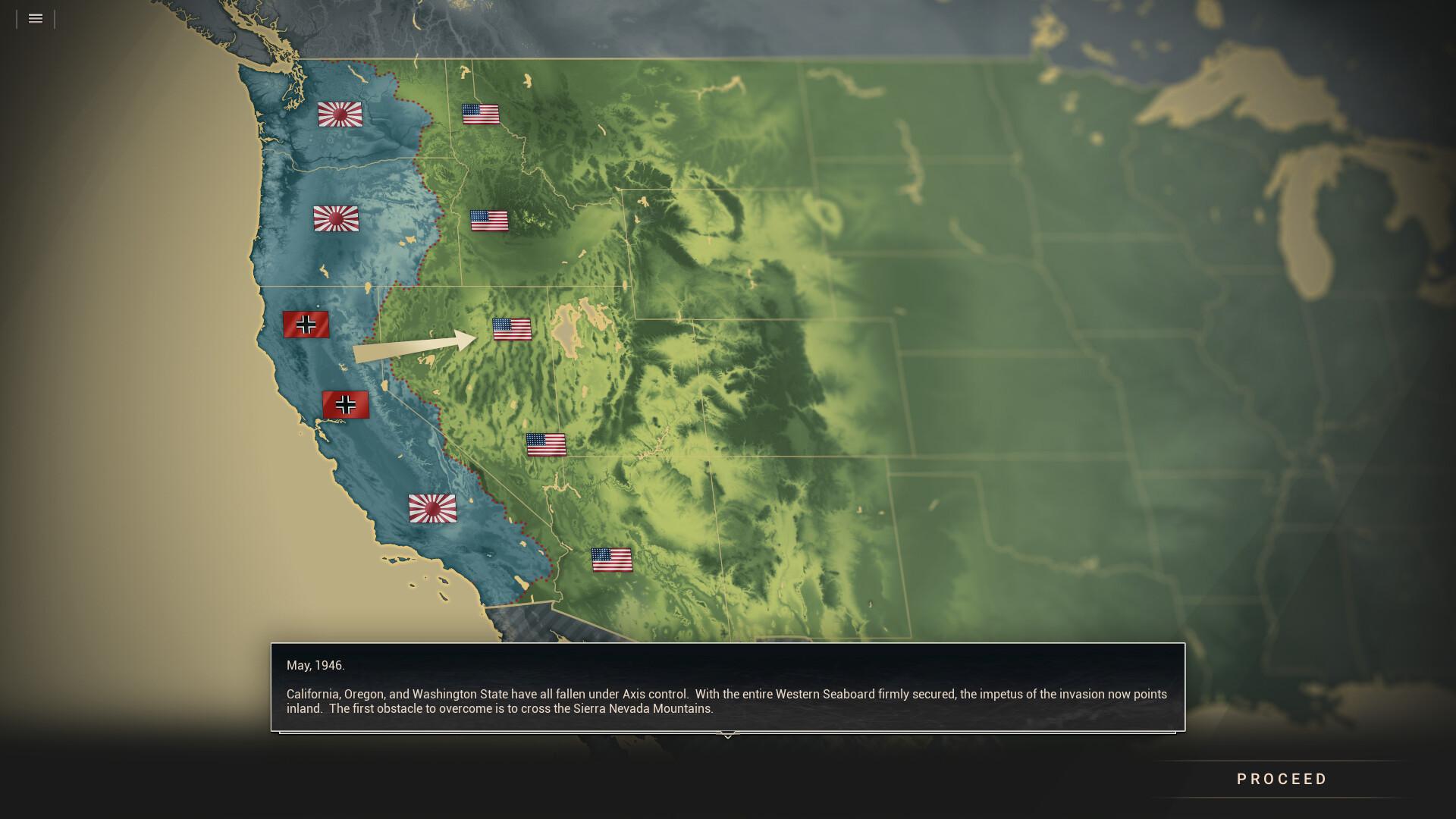Collapse the narrative text box via the chevron
The width and height of the screenshot is (1456, 819).
[x=728, y=735]
